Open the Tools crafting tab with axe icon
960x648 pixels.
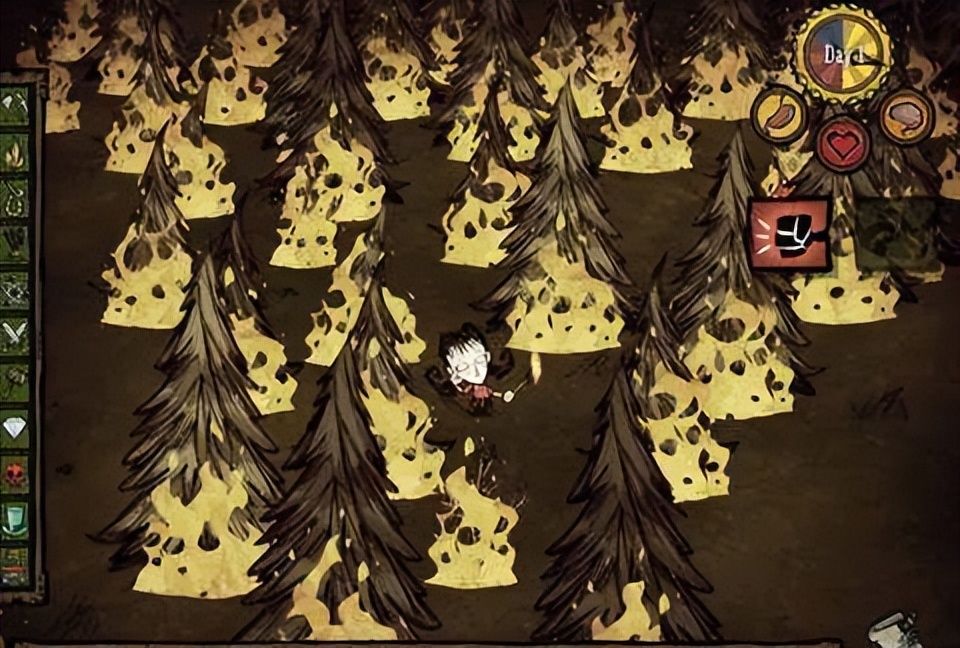coord(15,105)
